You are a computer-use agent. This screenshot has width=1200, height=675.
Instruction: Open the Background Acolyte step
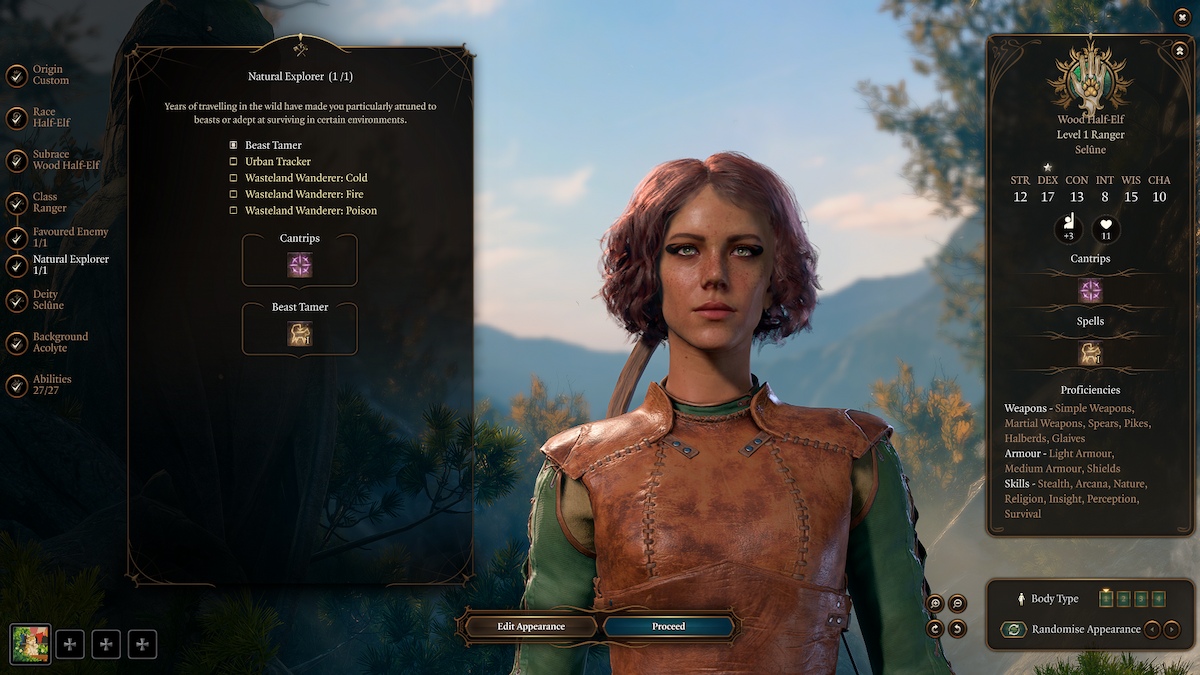[x=60, y=342]
